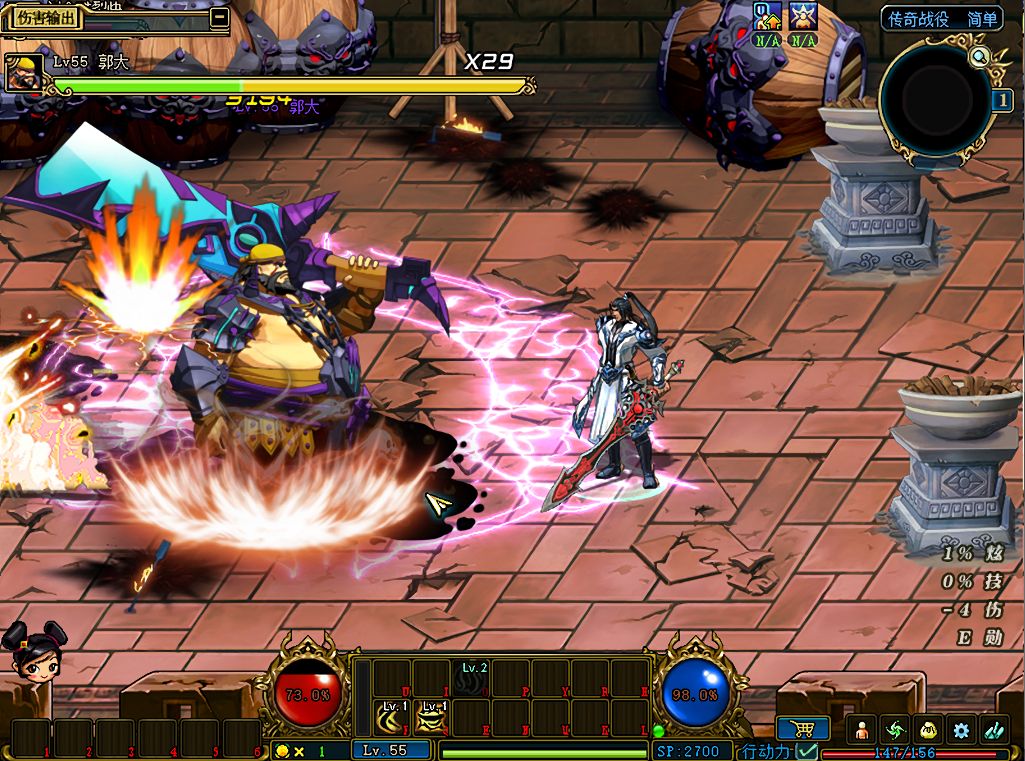Minimize the 伤害输出 damage panel
Image resolution: width=1025 pixels, height=761 pixels.
click(x=219, y=17)
